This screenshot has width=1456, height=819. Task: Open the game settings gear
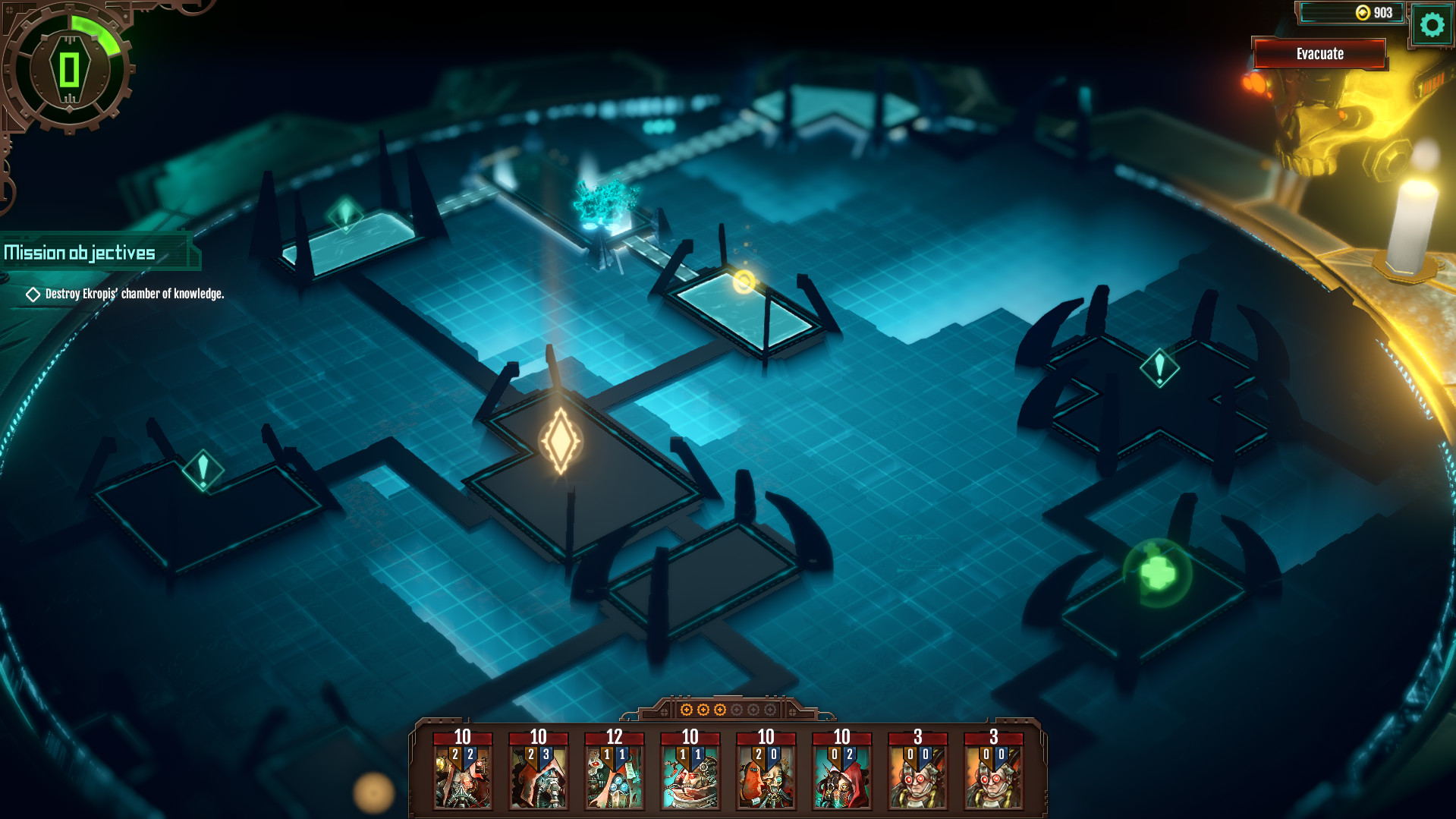(x=1432, y=25)
